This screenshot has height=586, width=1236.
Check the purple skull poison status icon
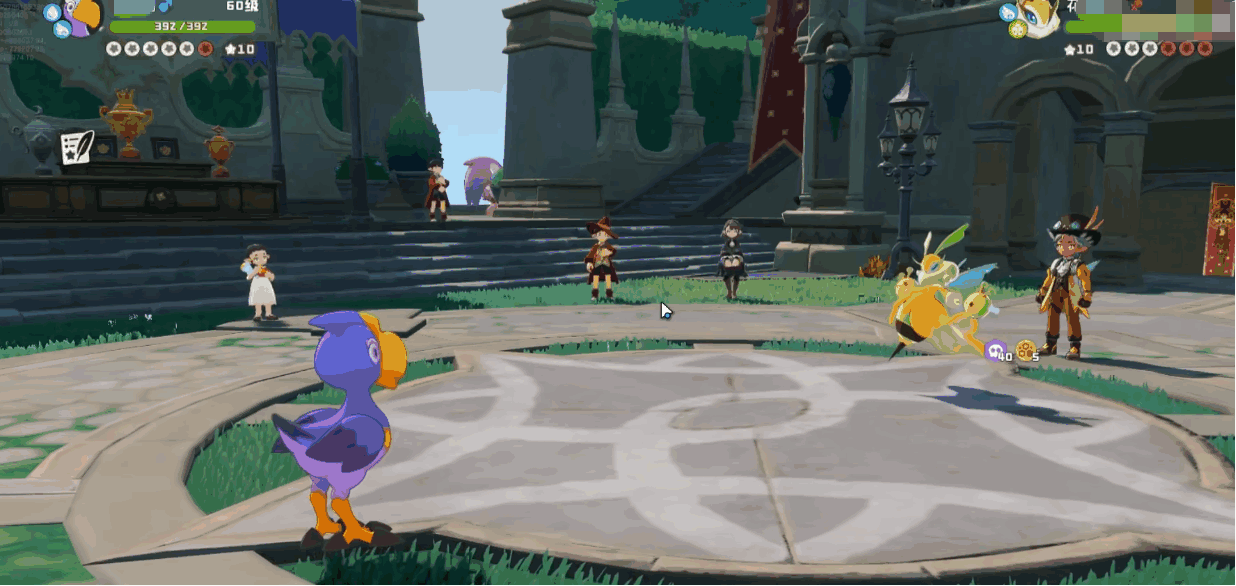995,350
